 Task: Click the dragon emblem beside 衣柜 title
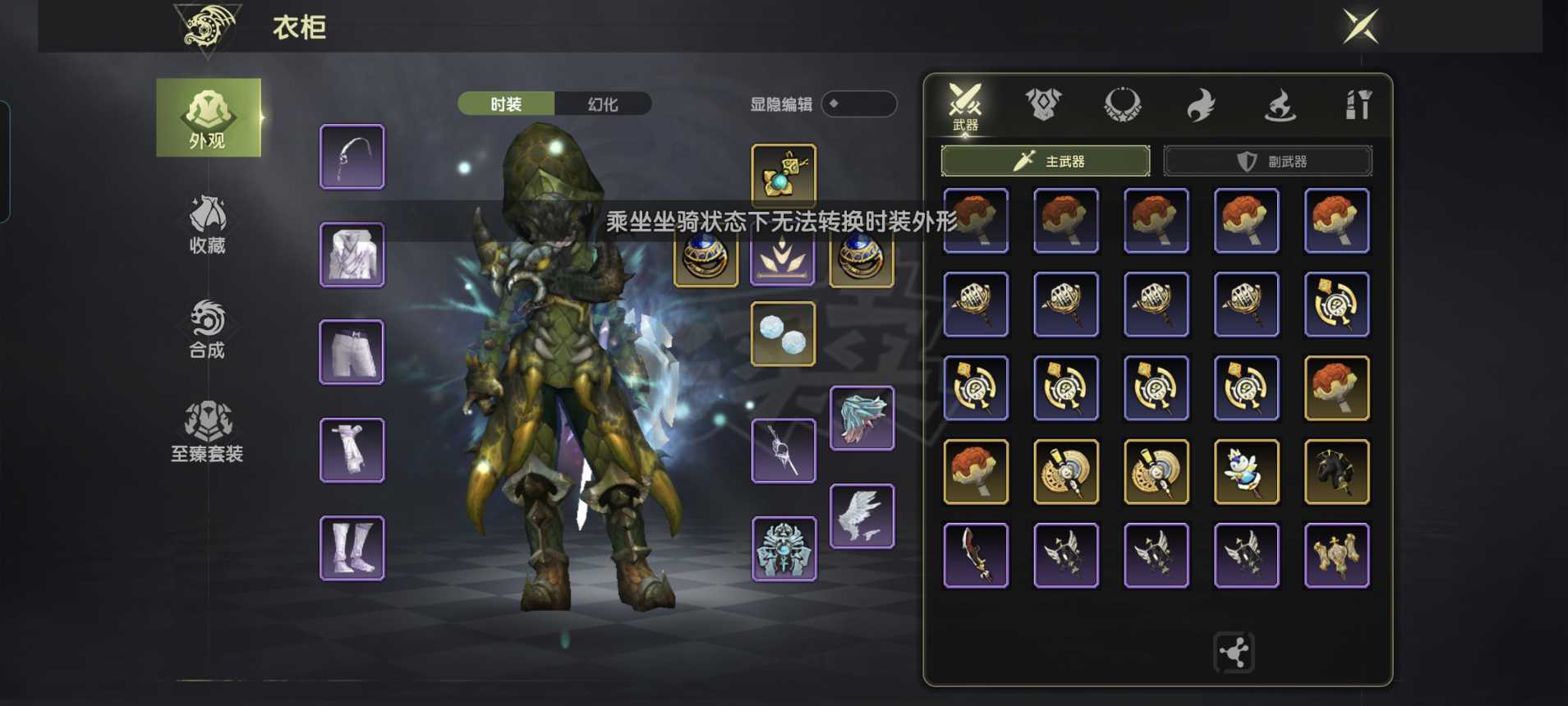tap(206, 25)
